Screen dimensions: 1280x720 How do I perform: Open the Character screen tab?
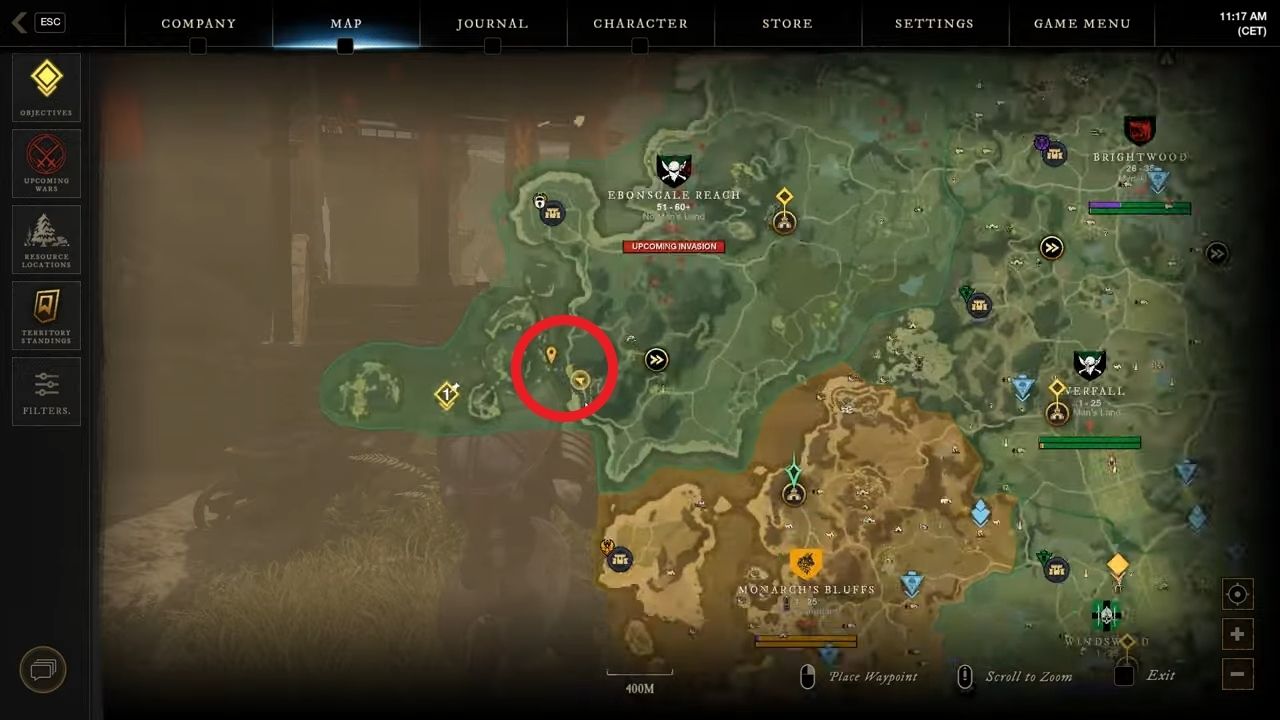click(640, 23)
